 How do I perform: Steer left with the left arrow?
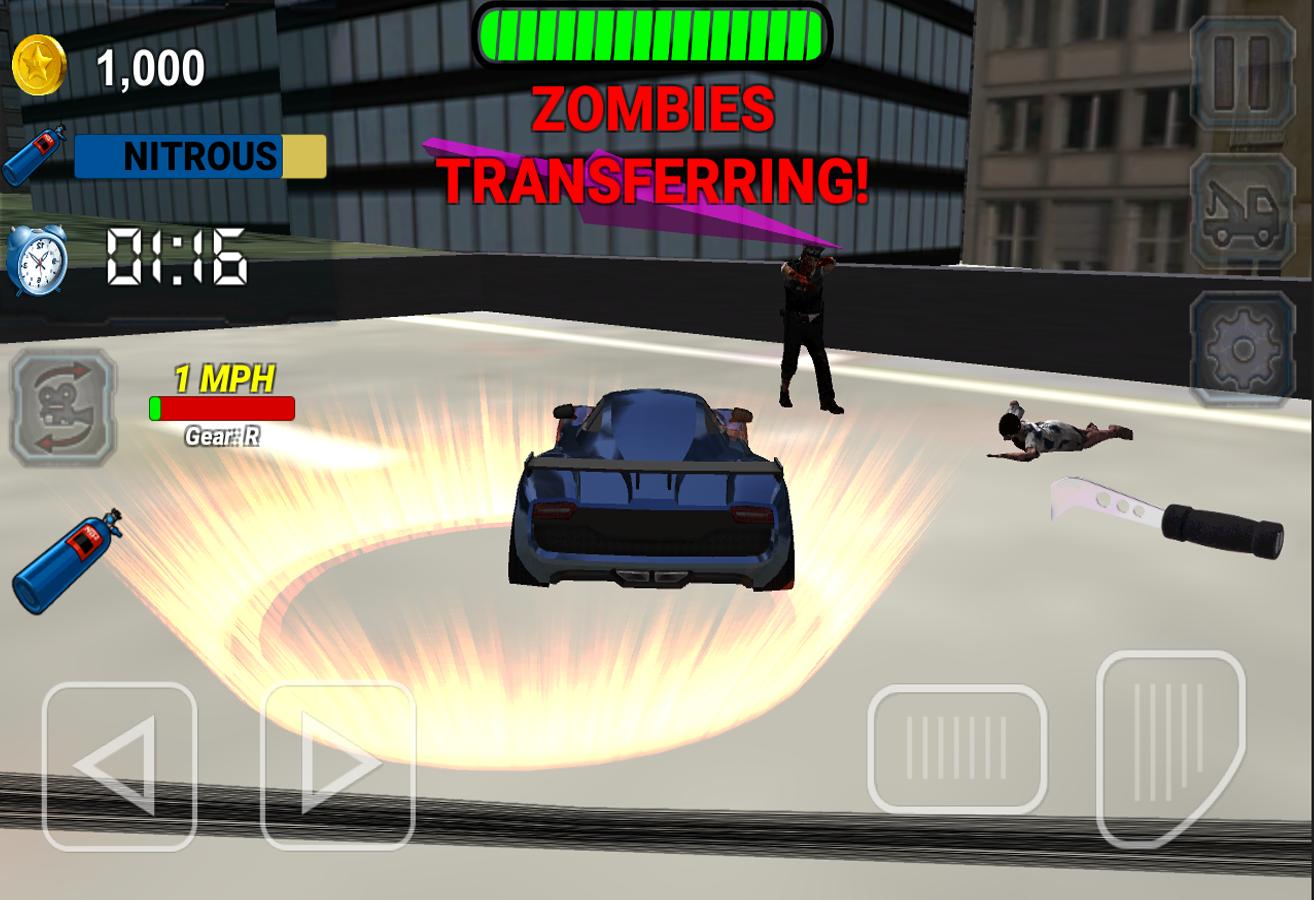(119, 766)
